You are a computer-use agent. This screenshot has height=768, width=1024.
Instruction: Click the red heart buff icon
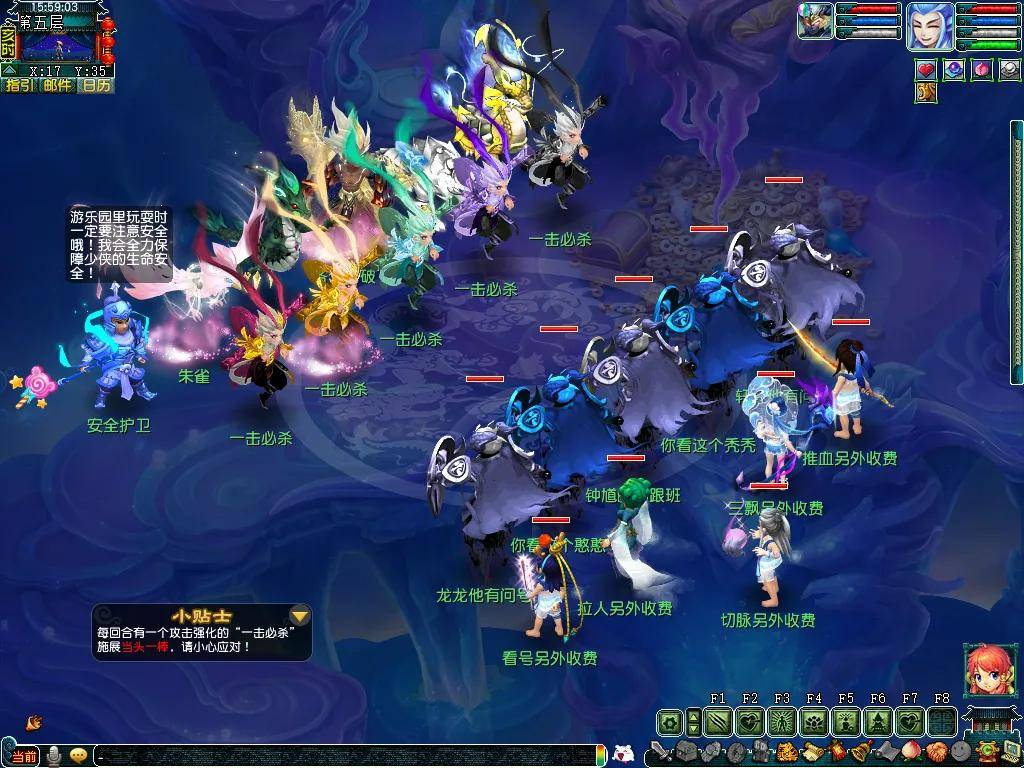tap(926, 70)
